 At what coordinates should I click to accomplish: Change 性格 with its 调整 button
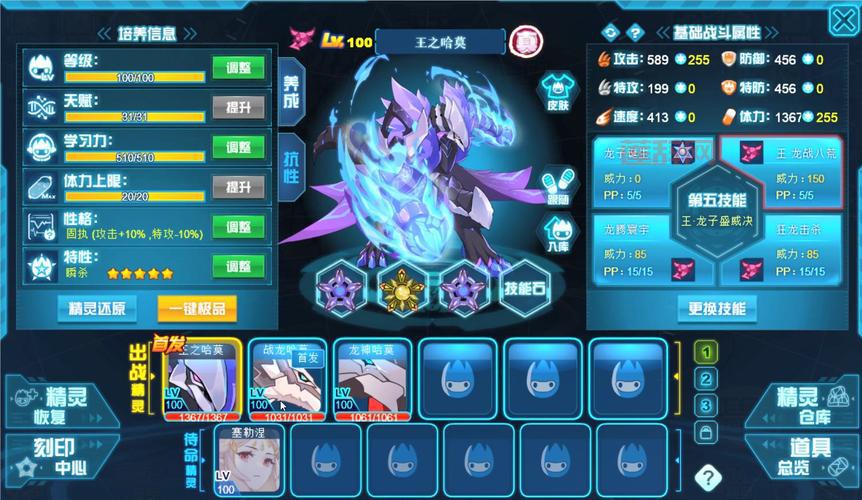(238, 227)
